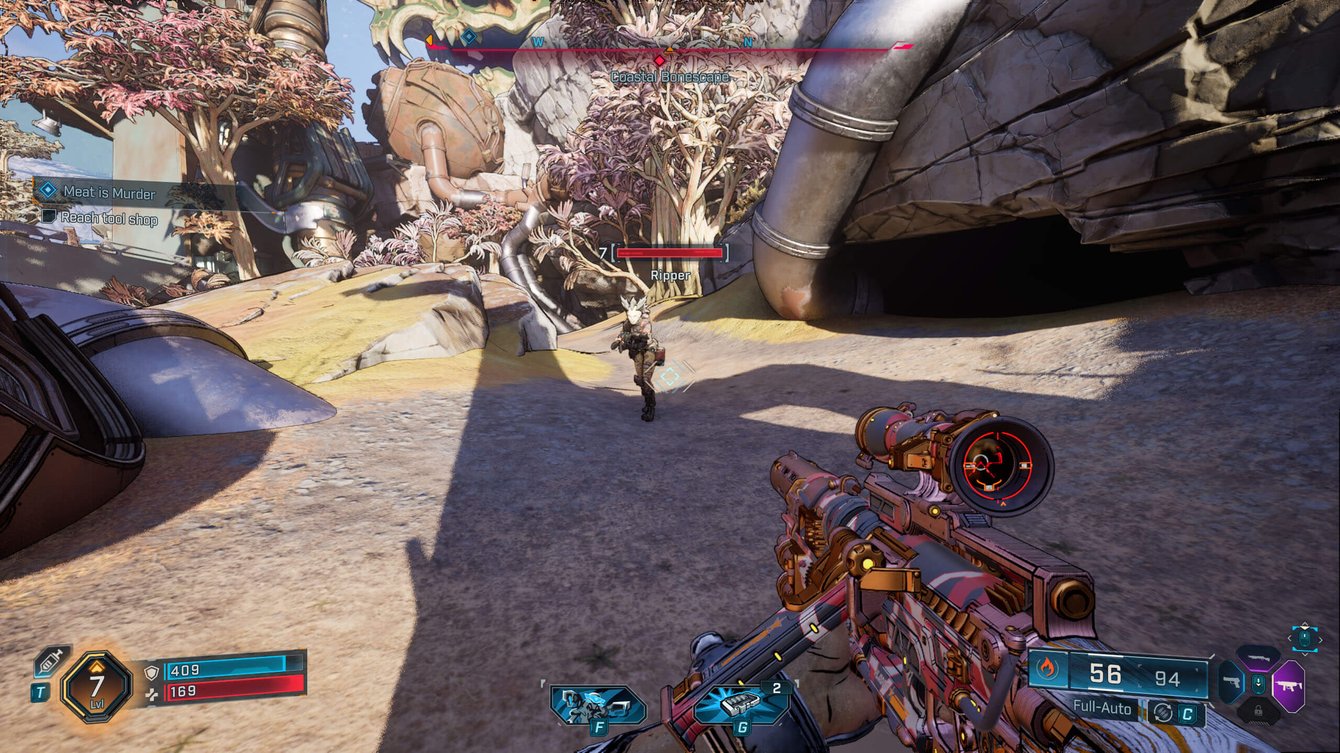Image resolution: width=1340 pixels, height=753 pixels.
Task: Click the grenade icon labeled G
Action: point(737,703)
